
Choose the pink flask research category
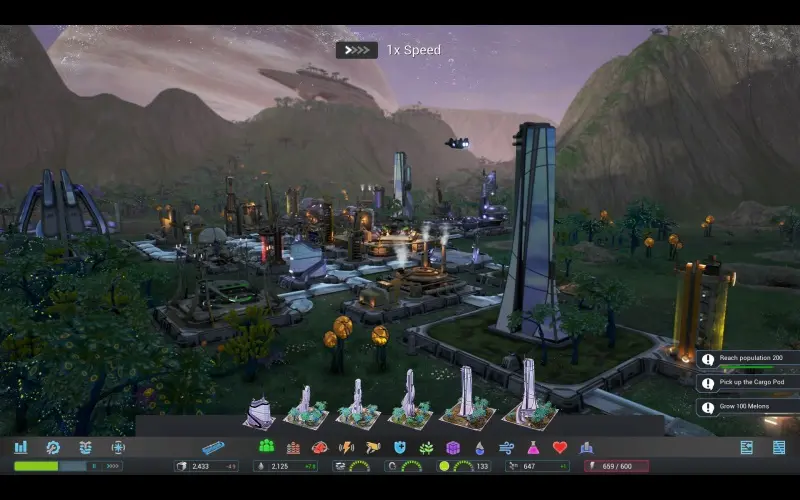(x=533, y=447)
